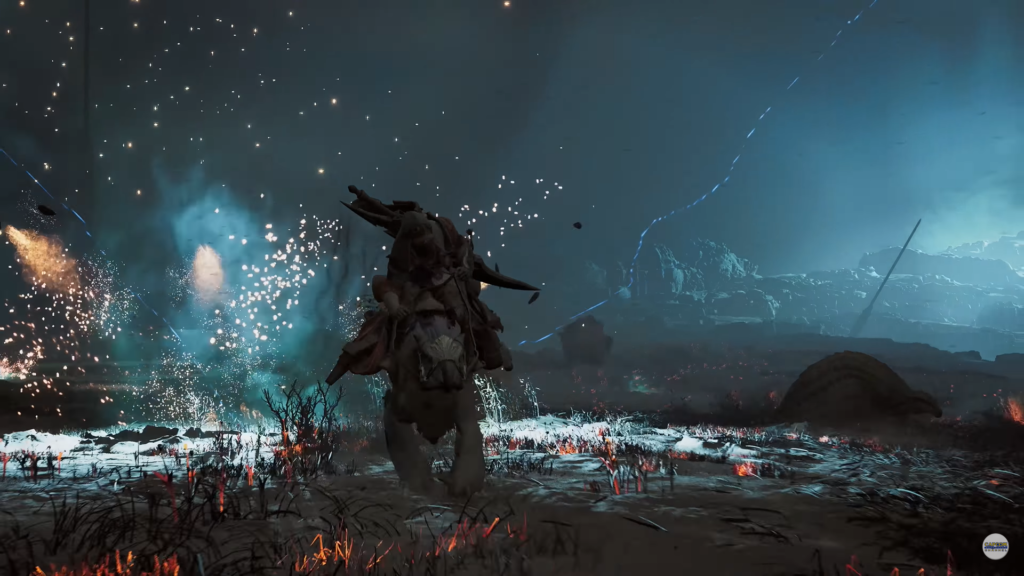
Task: Click the Capcom Channel watermark logo
Action: [994, 546]
